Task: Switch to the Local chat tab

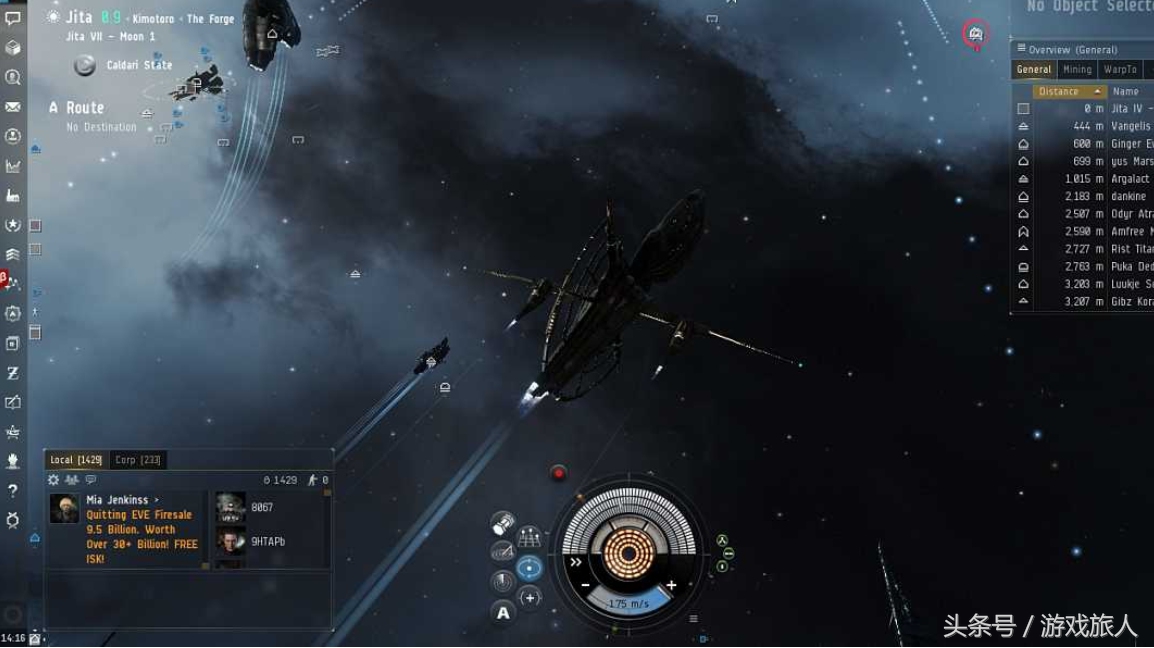Action: [x=76, y=460]
